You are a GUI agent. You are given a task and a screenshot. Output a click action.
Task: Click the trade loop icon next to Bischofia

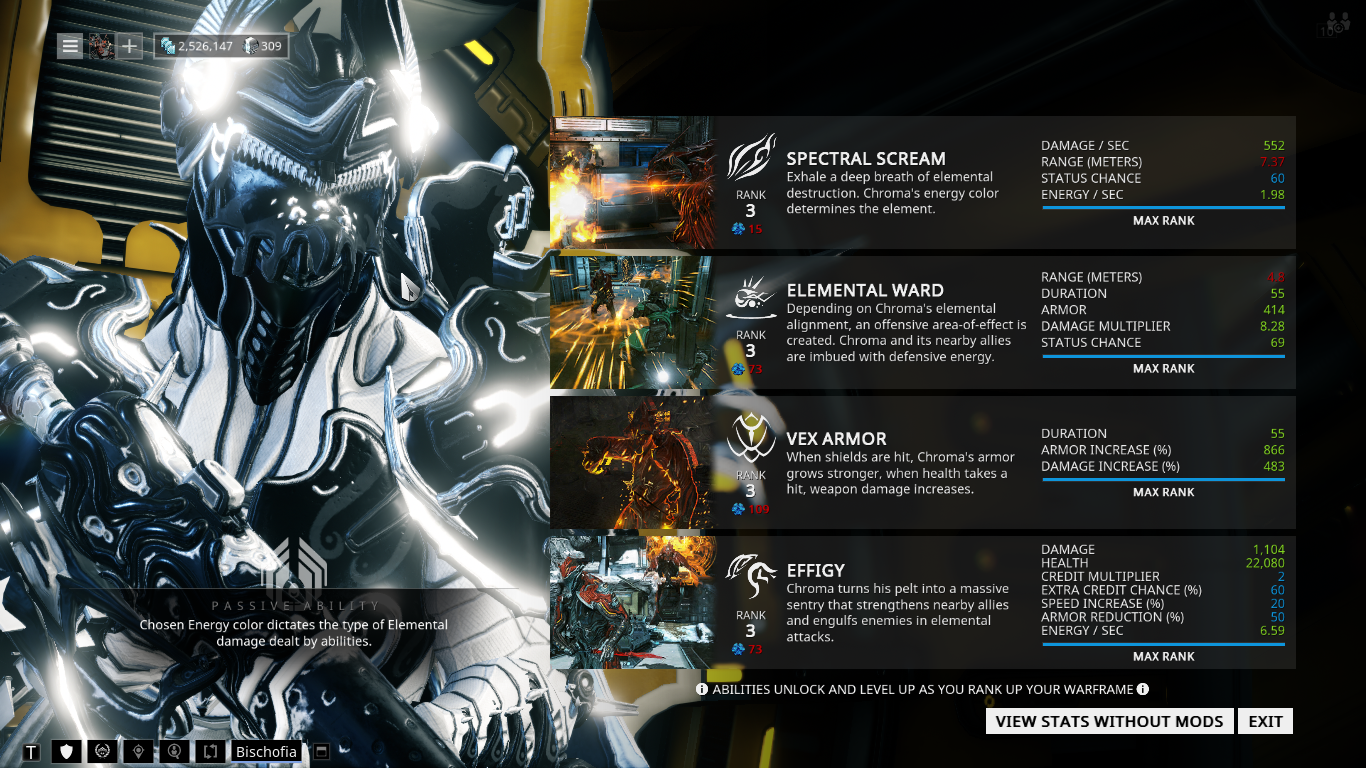pyautogui.click(x=210, y=751)
